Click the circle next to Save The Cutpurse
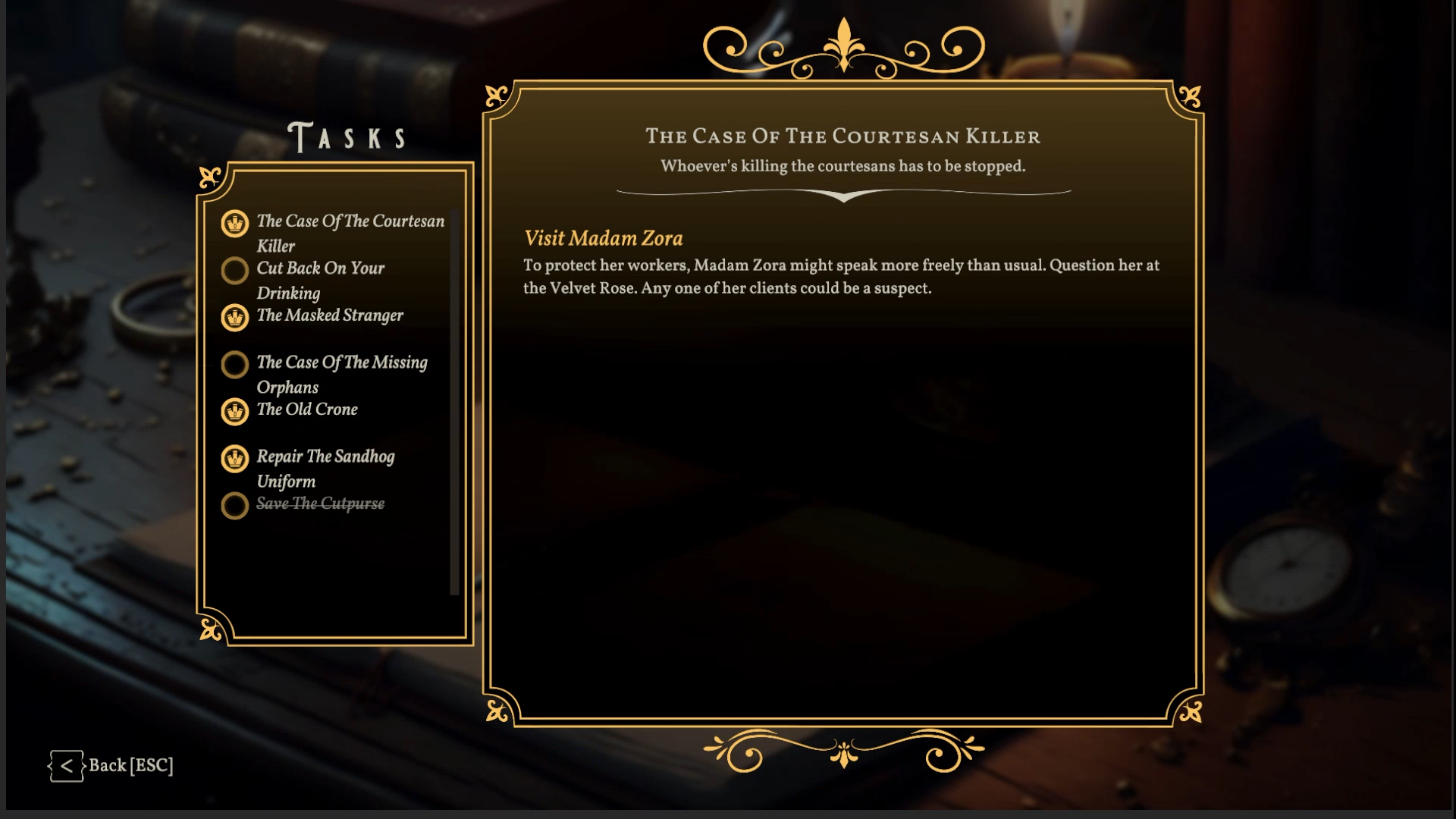The width and height of the screenshot is (1456, 819). (x=235, y=506)
